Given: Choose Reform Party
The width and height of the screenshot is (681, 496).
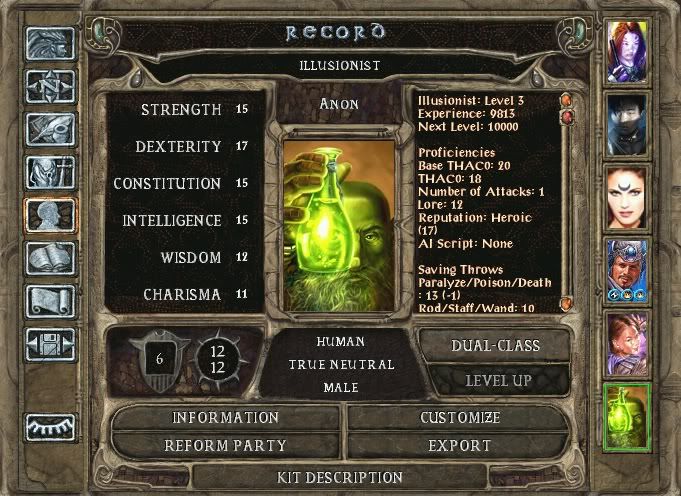Looking at the screenshot, I should click(x=226, y=445).
